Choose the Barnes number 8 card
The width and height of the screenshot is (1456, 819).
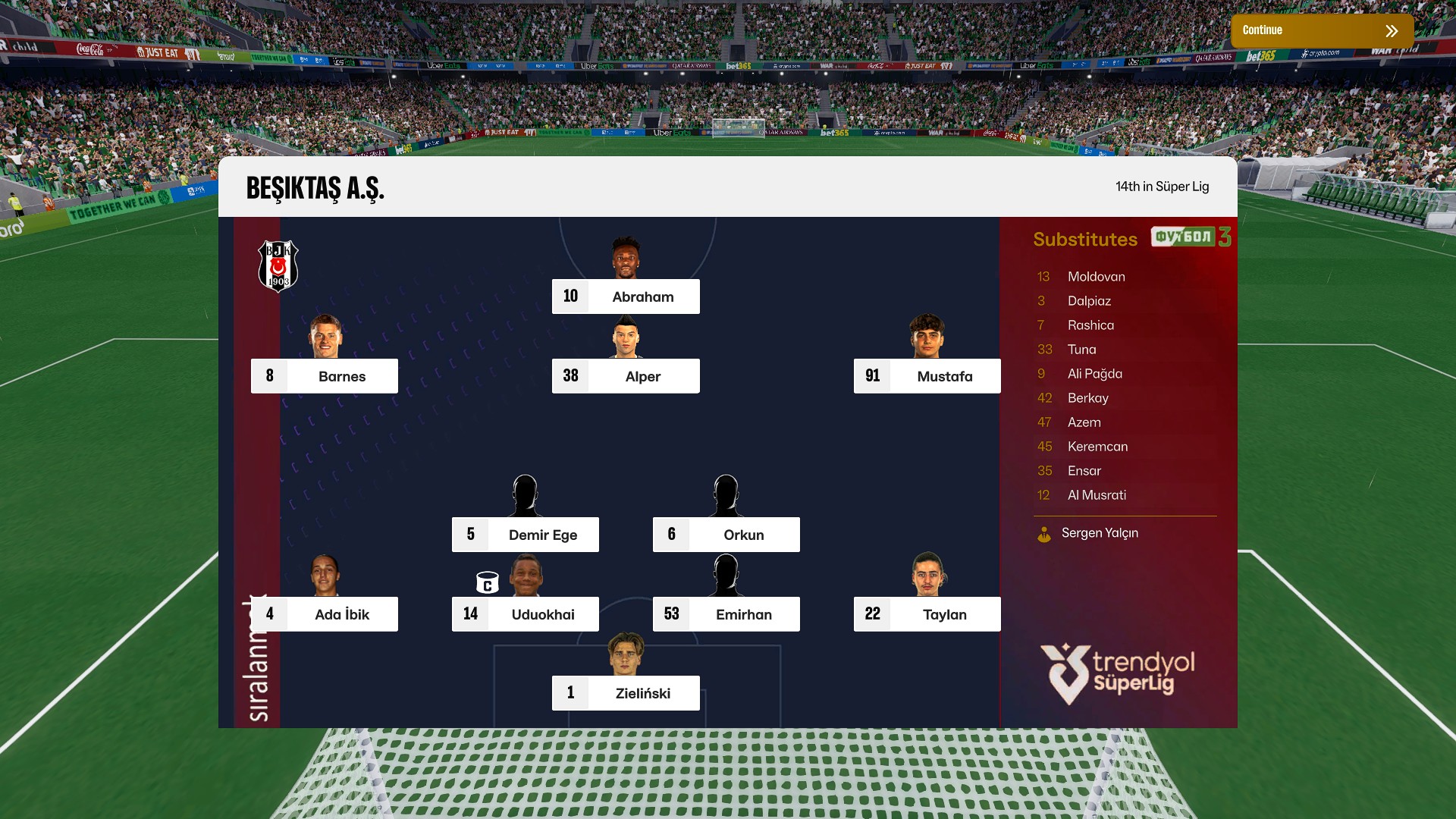(325, 376)
